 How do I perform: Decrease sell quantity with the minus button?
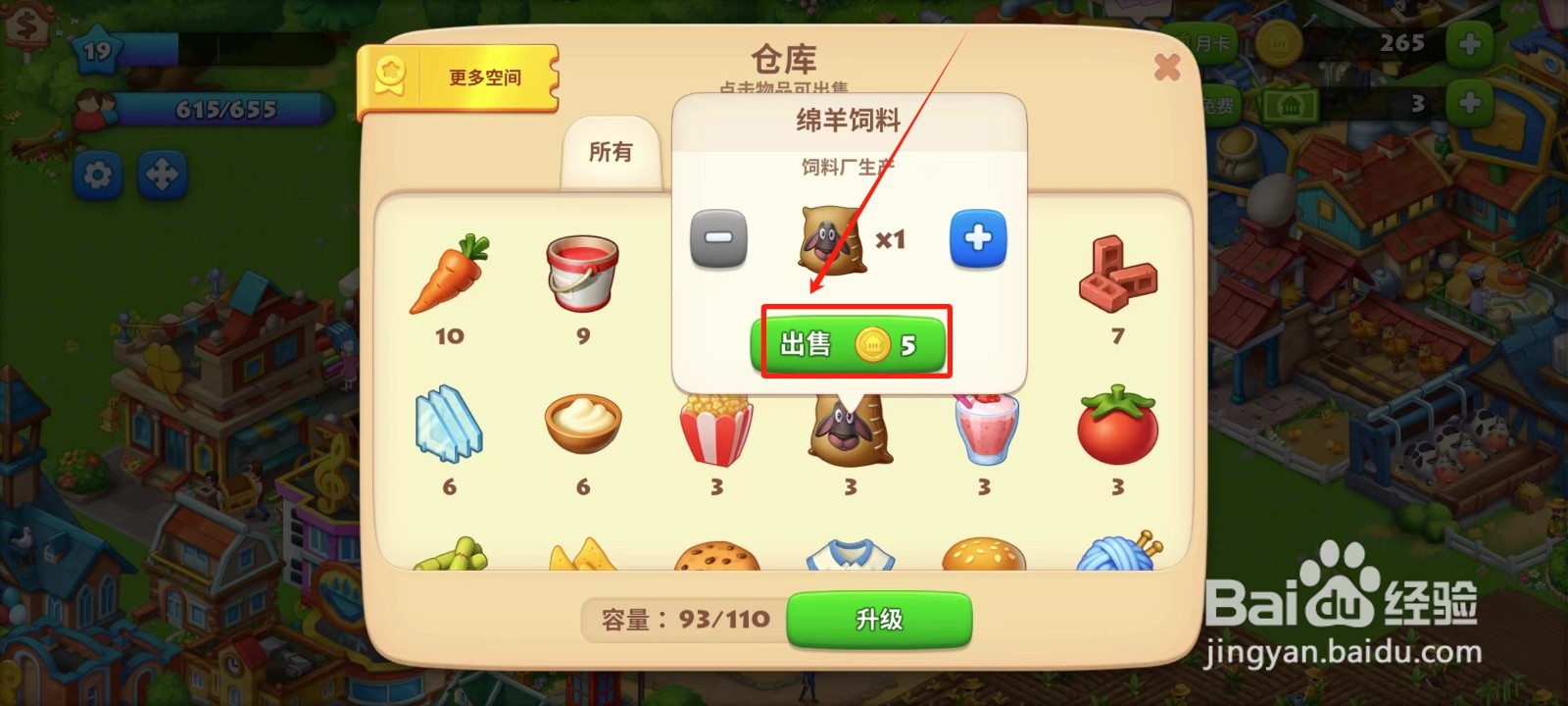[716, 238]
